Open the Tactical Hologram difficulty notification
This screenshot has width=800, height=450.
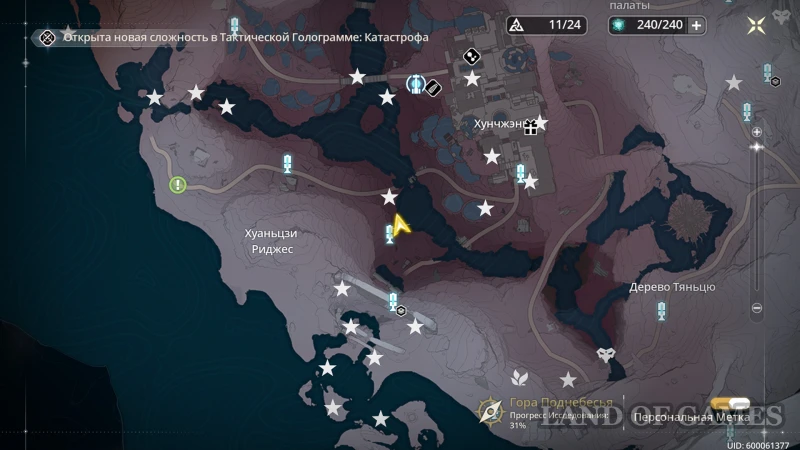click(x=235, y=38)
